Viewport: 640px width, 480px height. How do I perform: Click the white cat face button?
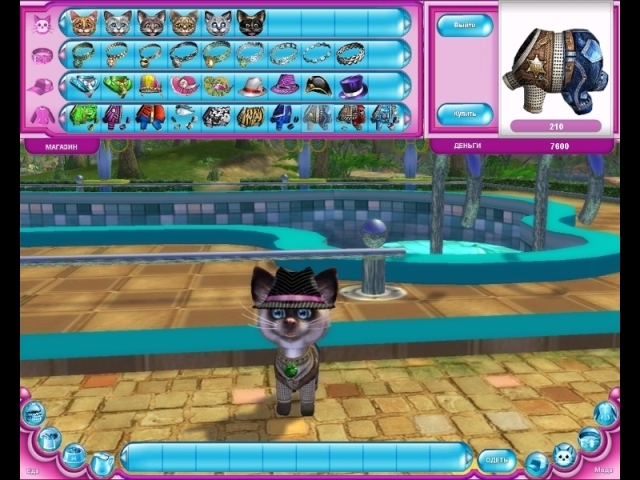click(x=218, y=23)
